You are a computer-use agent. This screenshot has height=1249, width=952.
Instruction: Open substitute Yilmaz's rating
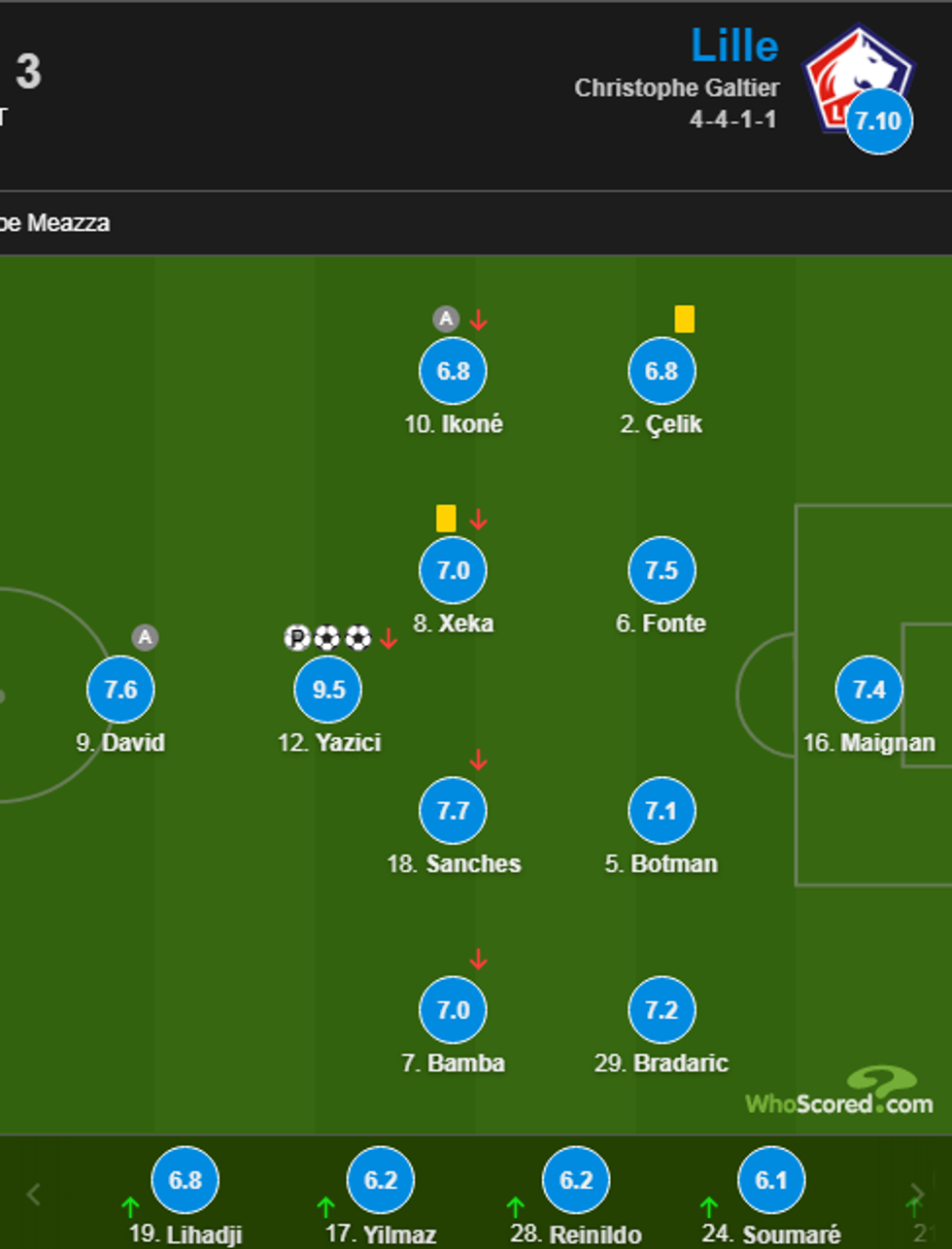click(381, 1180)
